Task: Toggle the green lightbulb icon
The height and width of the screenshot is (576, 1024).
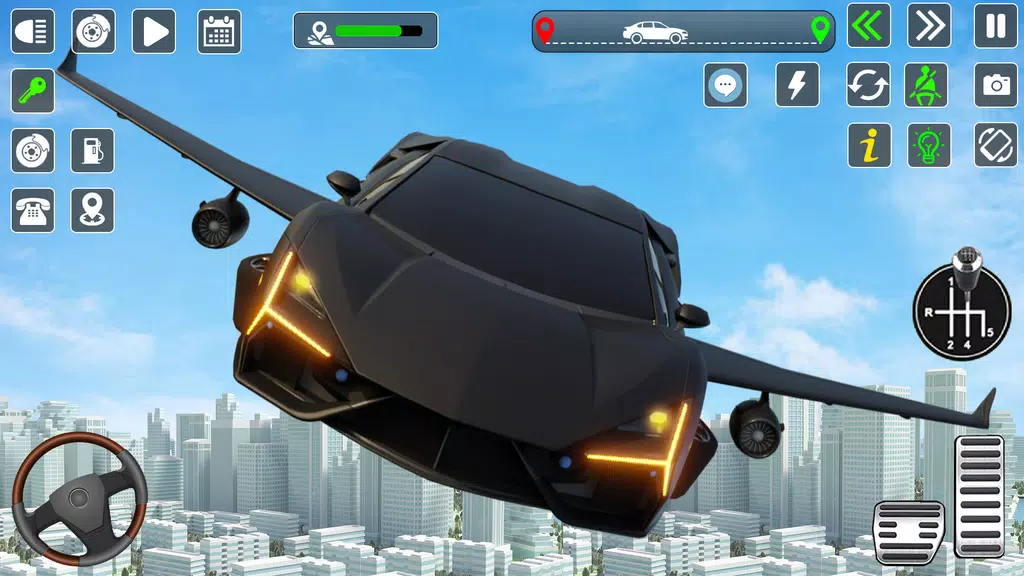Action: point(929,146)
